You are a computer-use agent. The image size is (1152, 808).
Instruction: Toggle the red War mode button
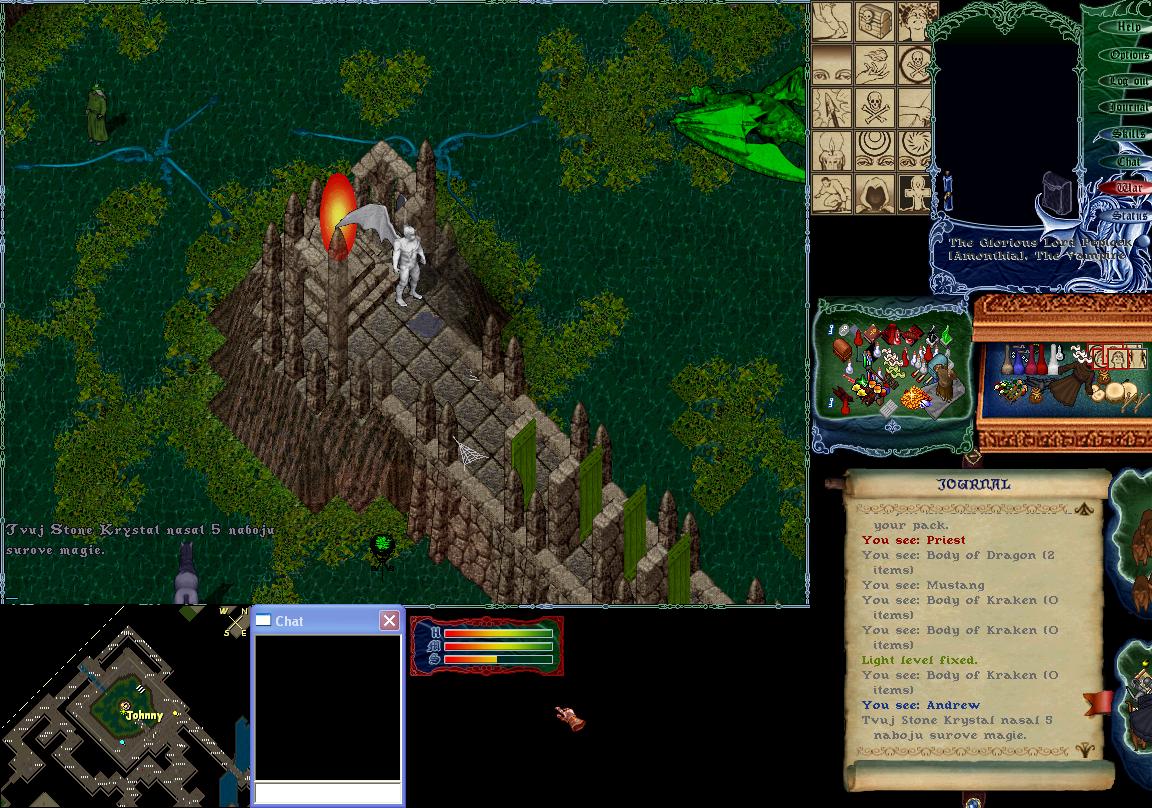1128,188
